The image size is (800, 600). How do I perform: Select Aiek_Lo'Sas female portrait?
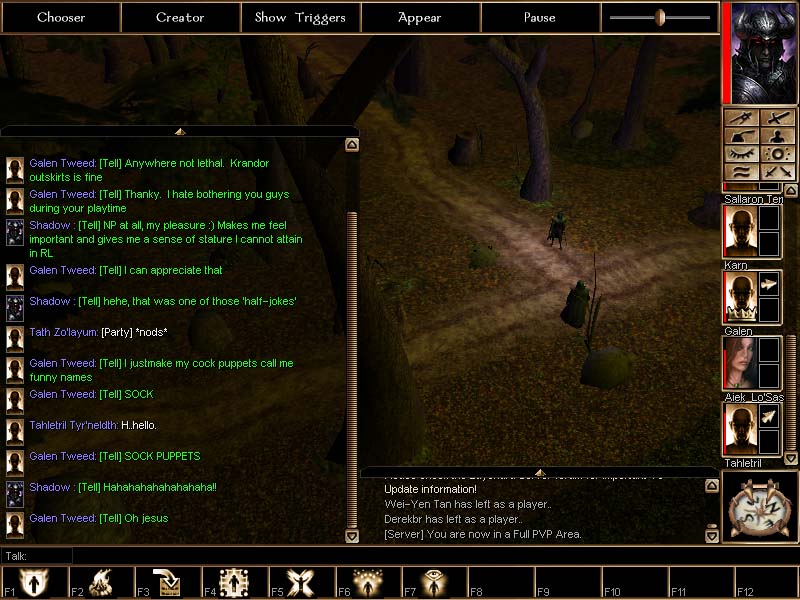click(x=740, y=362)
